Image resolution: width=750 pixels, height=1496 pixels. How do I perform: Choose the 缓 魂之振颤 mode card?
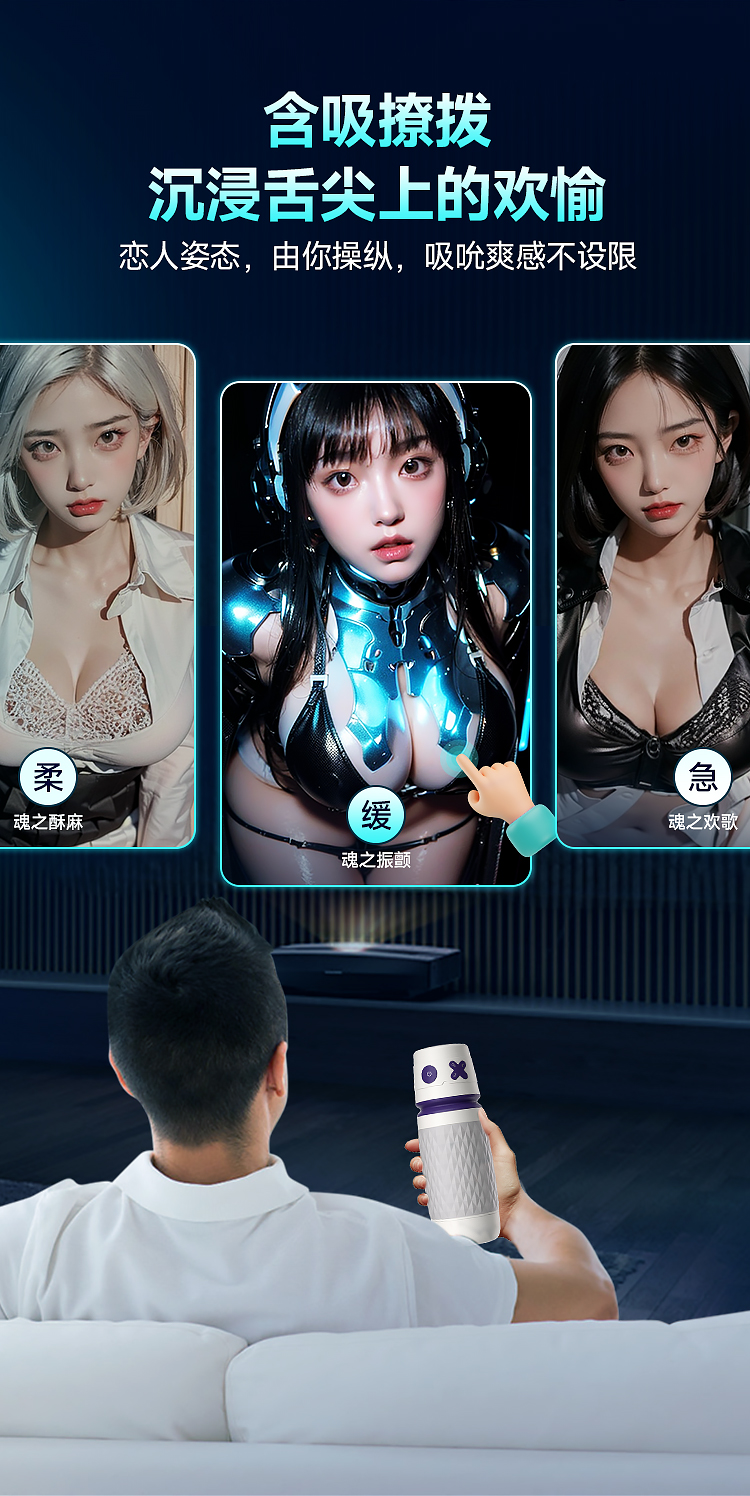tap(375, 633)
